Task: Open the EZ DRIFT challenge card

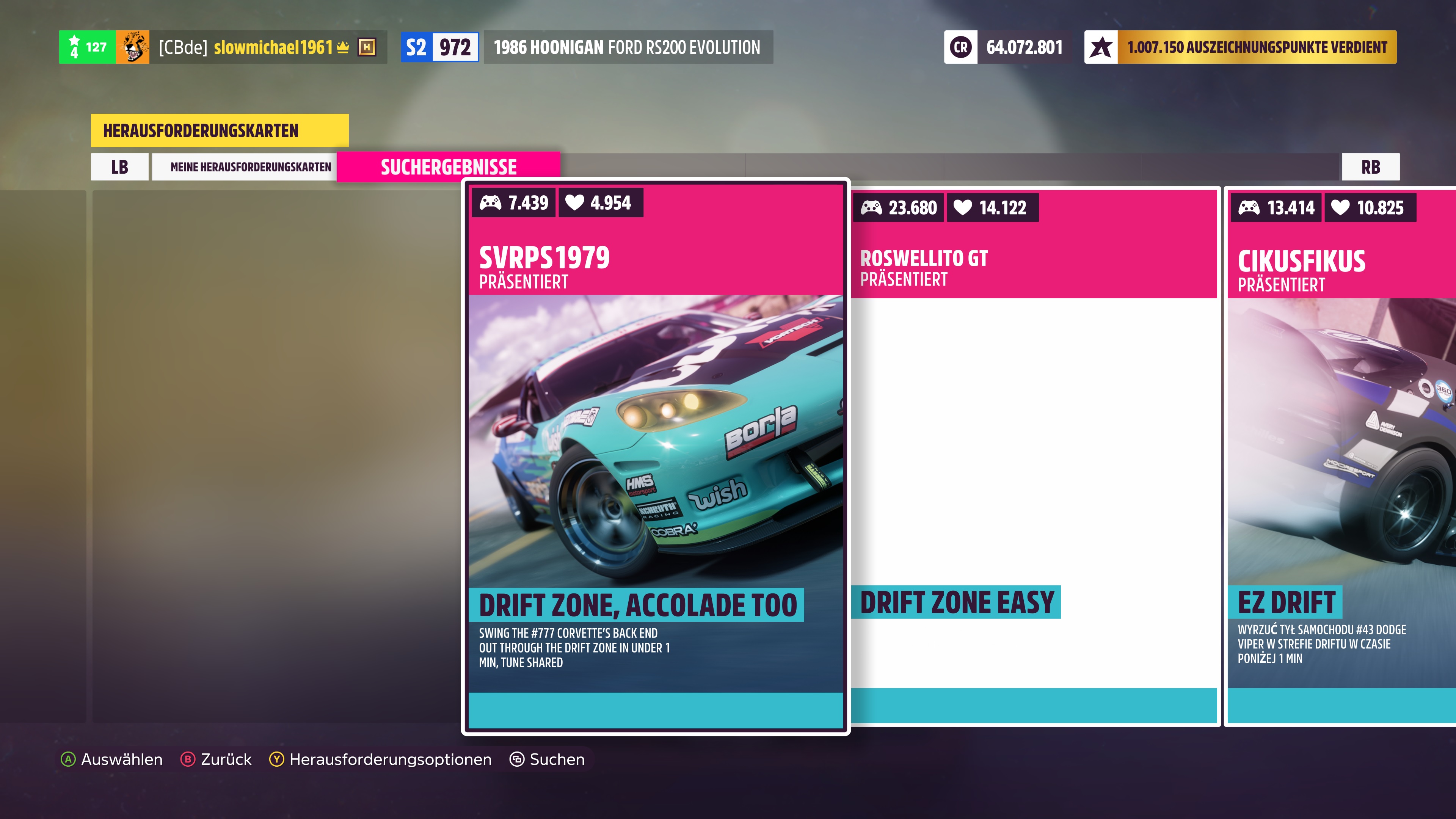Action: point(1340,452)
